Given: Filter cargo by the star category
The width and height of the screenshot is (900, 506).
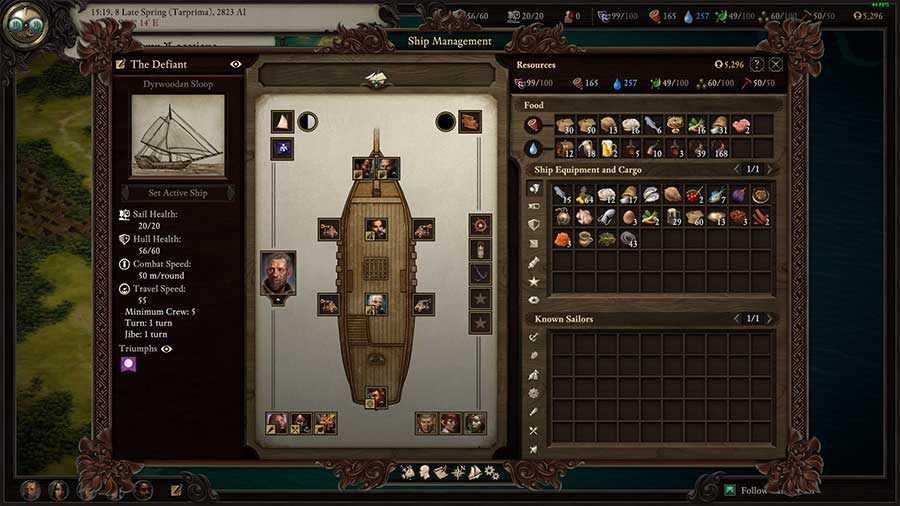Looking at the screenshot, I should pos(534,281).
